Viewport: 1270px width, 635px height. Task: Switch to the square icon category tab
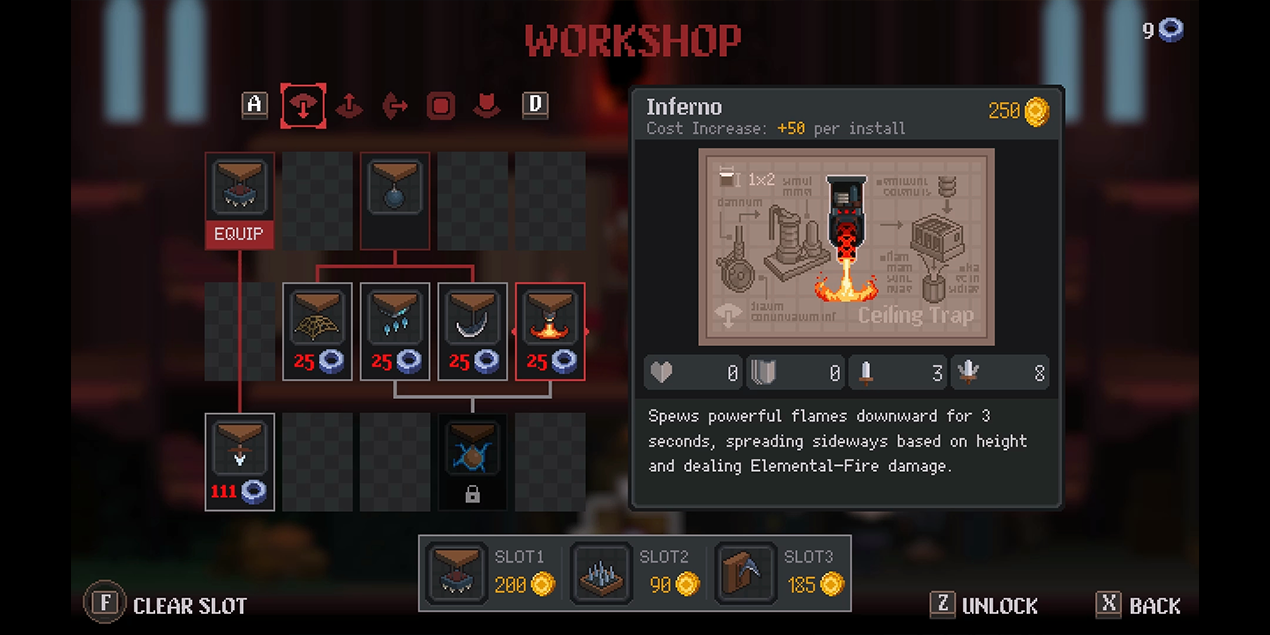[441, 105]
